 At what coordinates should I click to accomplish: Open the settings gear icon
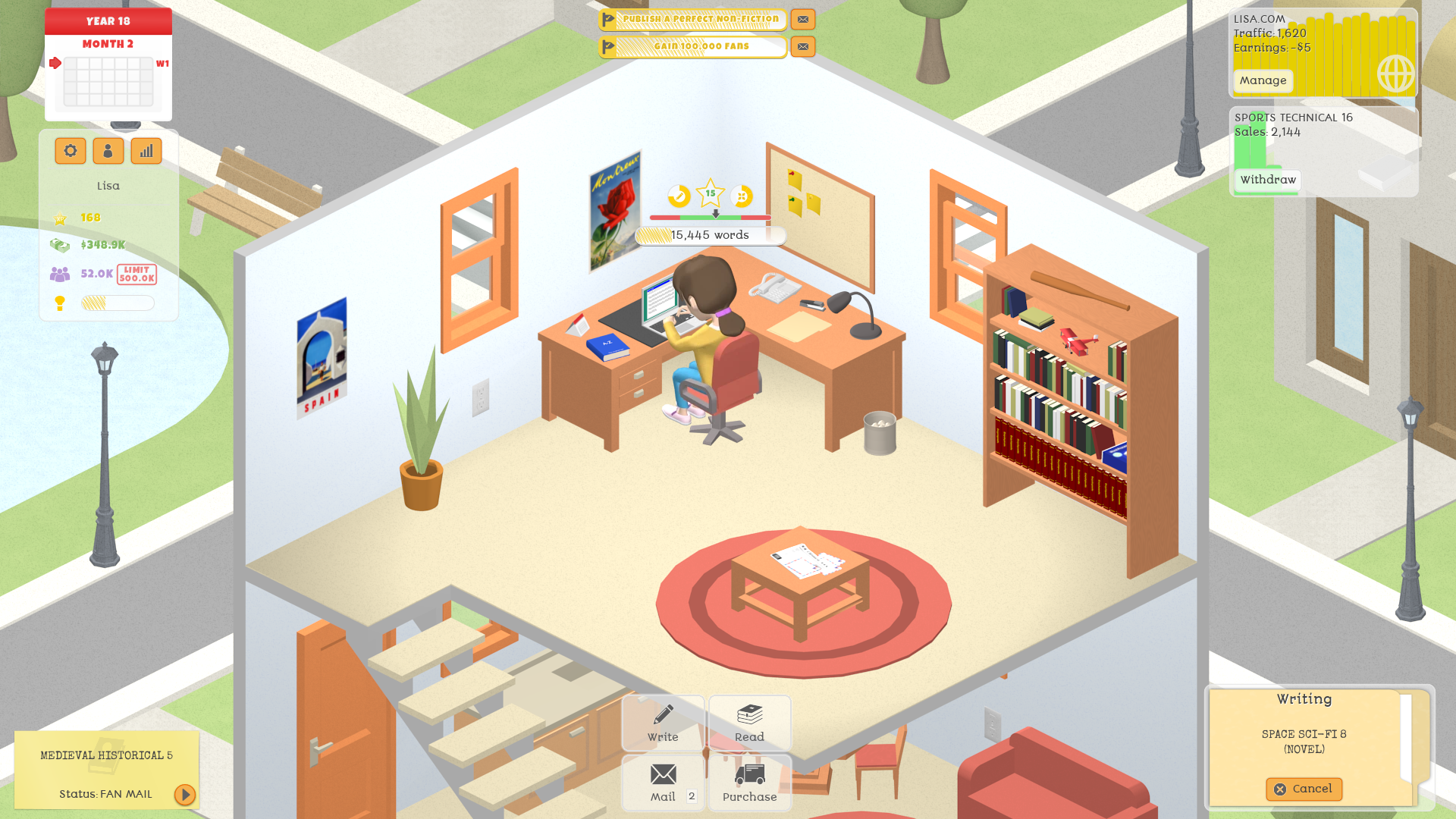tap(70, 150)
